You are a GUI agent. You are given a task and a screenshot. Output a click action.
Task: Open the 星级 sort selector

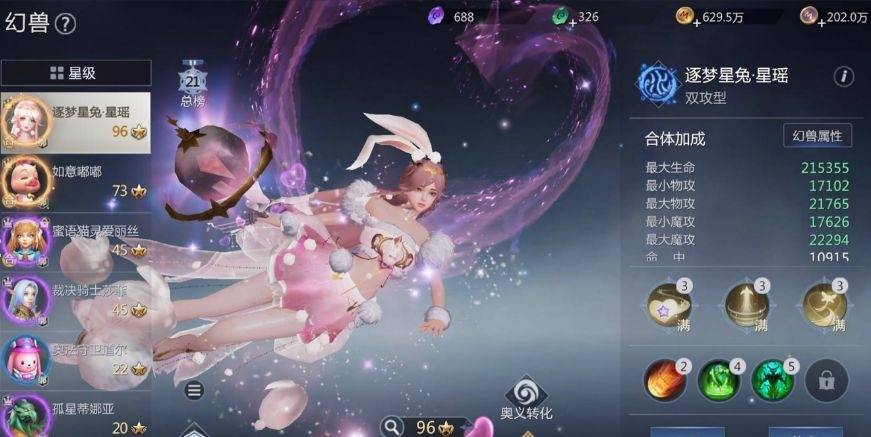(x=76, y=73)
